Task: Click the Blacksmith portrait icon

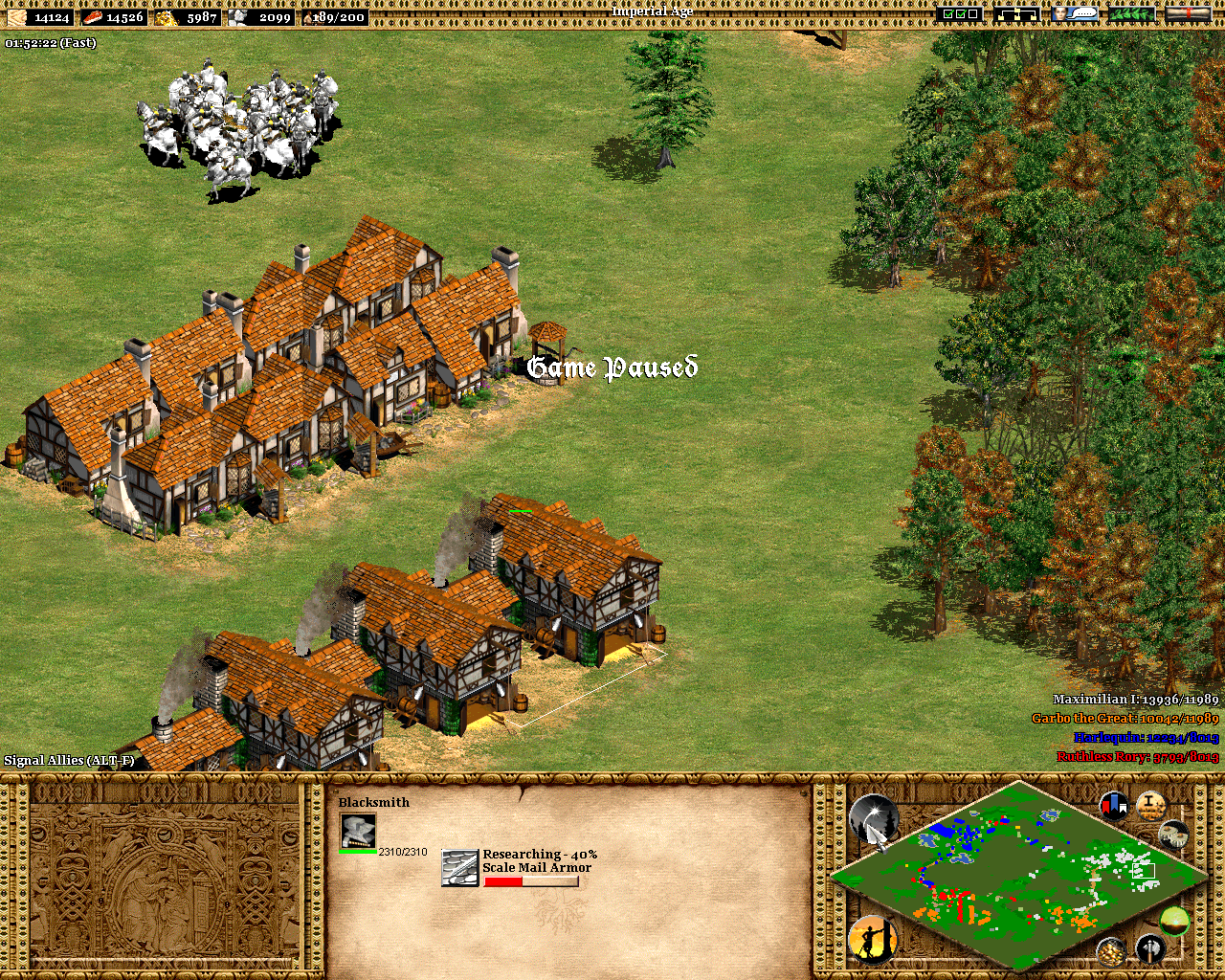Action: 358,831
